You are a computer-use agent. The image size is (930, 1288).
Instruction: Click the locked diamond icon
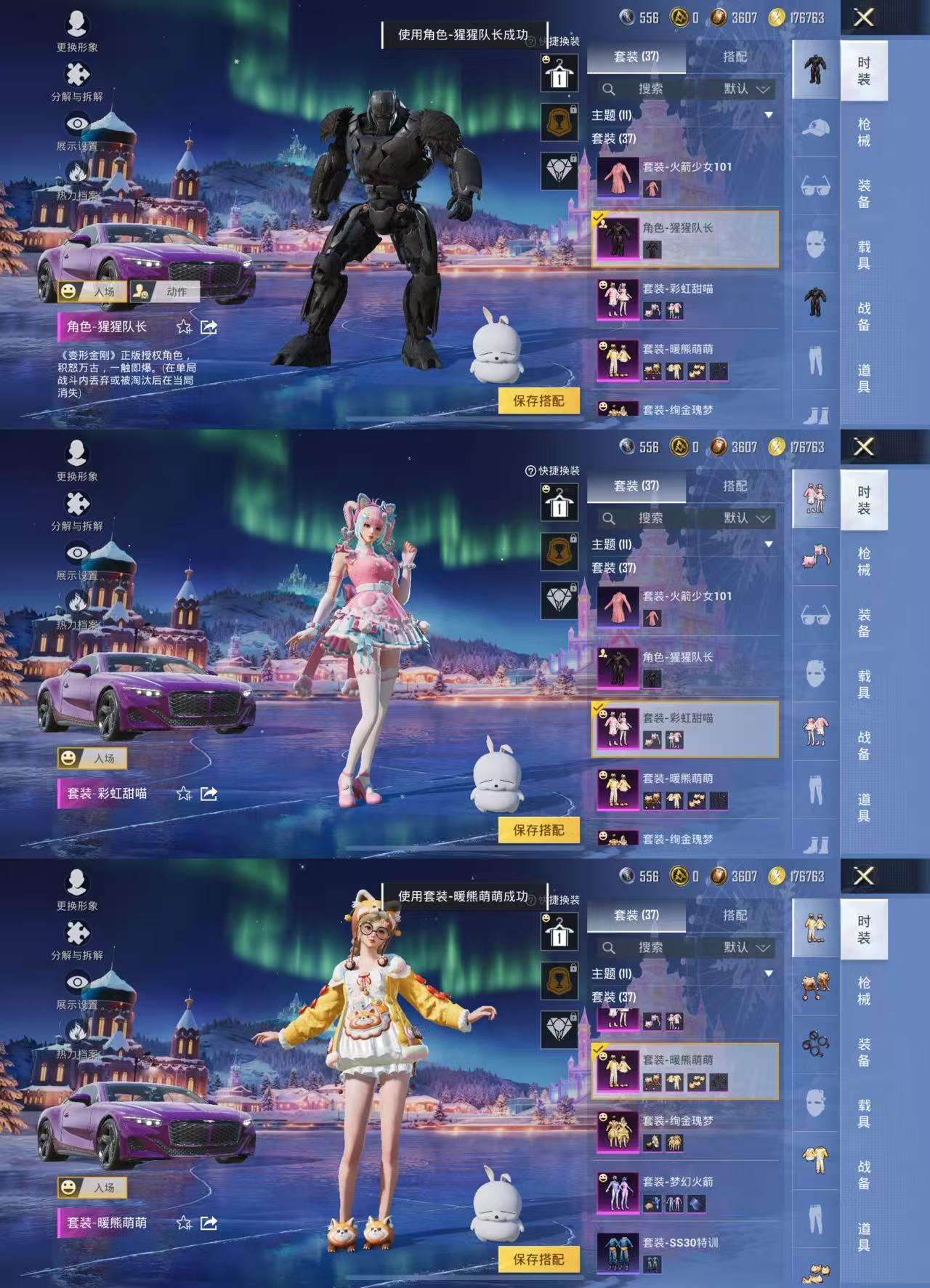coord(558,172)
